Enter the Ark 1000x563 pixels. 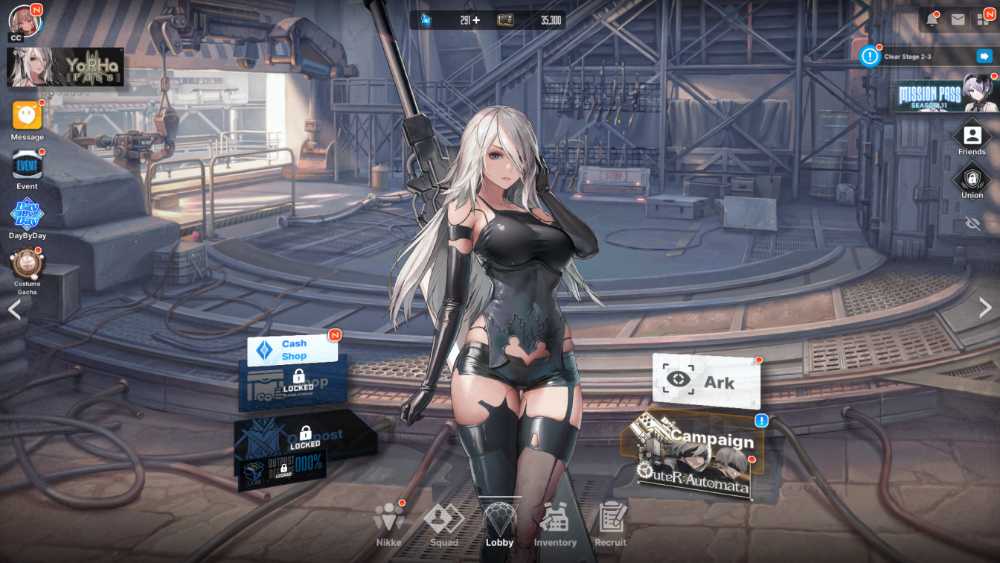pos(706,381)
